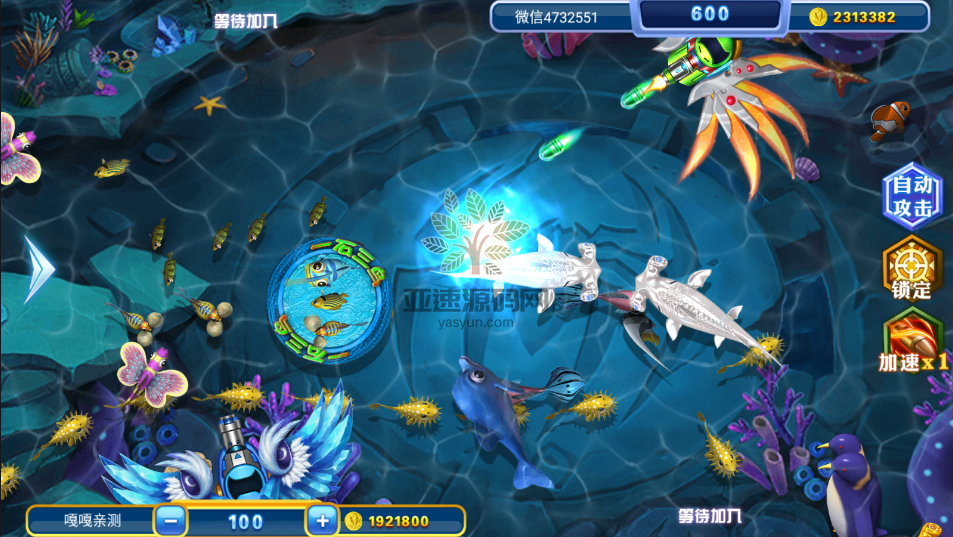The height and width of the screenshot is (537, 953).
Task: Click the gold coin icon beside 1921800
Action: tap(352, 521)
